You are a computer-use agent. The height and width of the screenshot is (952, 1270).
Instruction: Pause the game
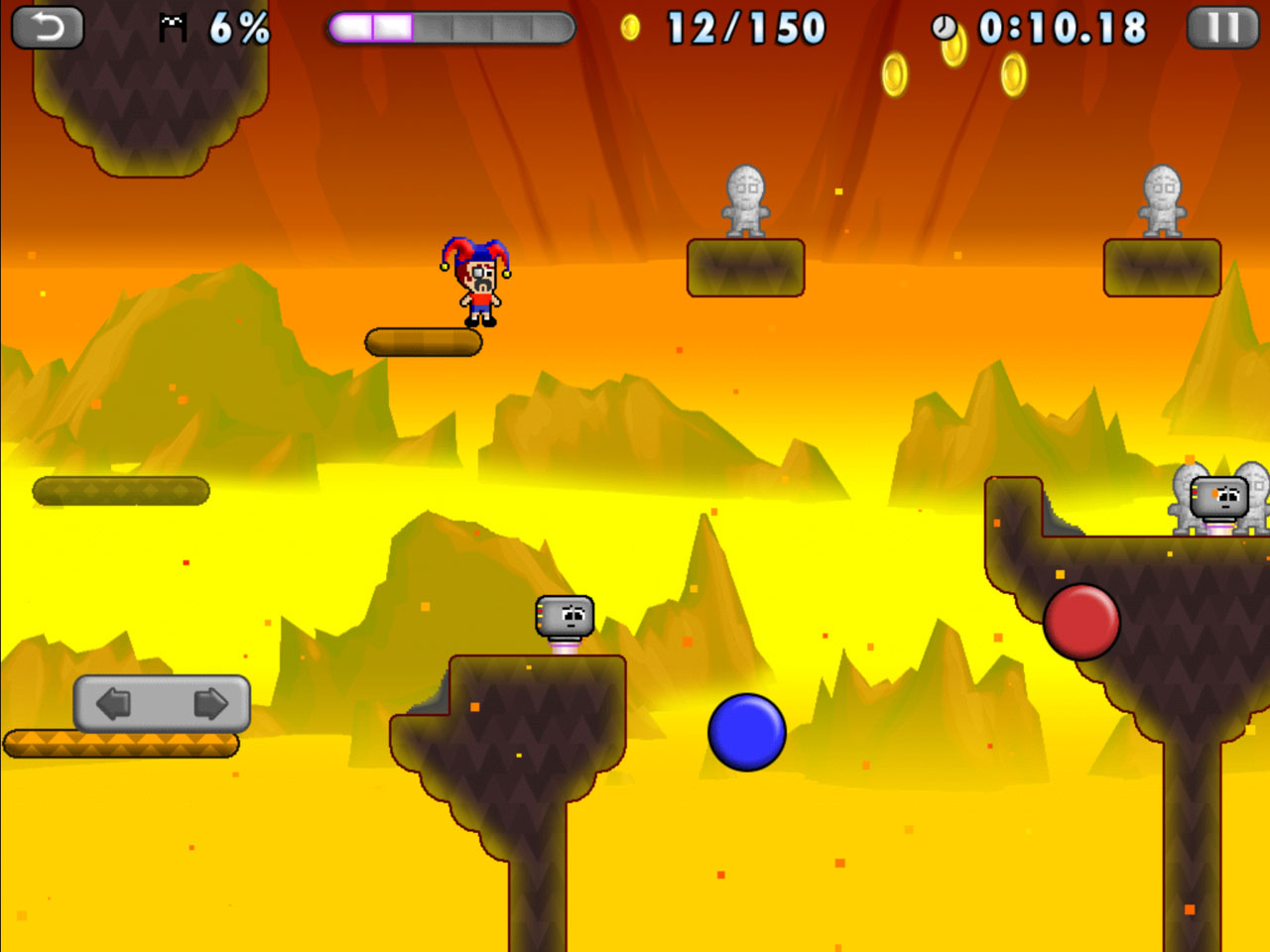pyautogui.click(x=1222, y=27)
